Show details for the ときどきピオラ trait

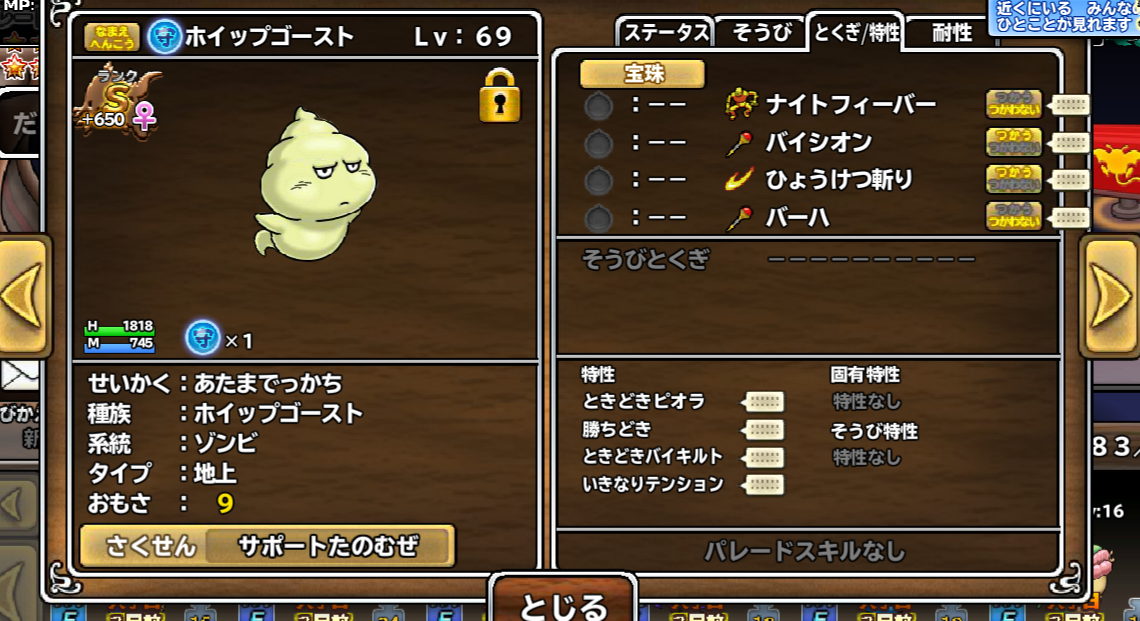tap(765, 402)
